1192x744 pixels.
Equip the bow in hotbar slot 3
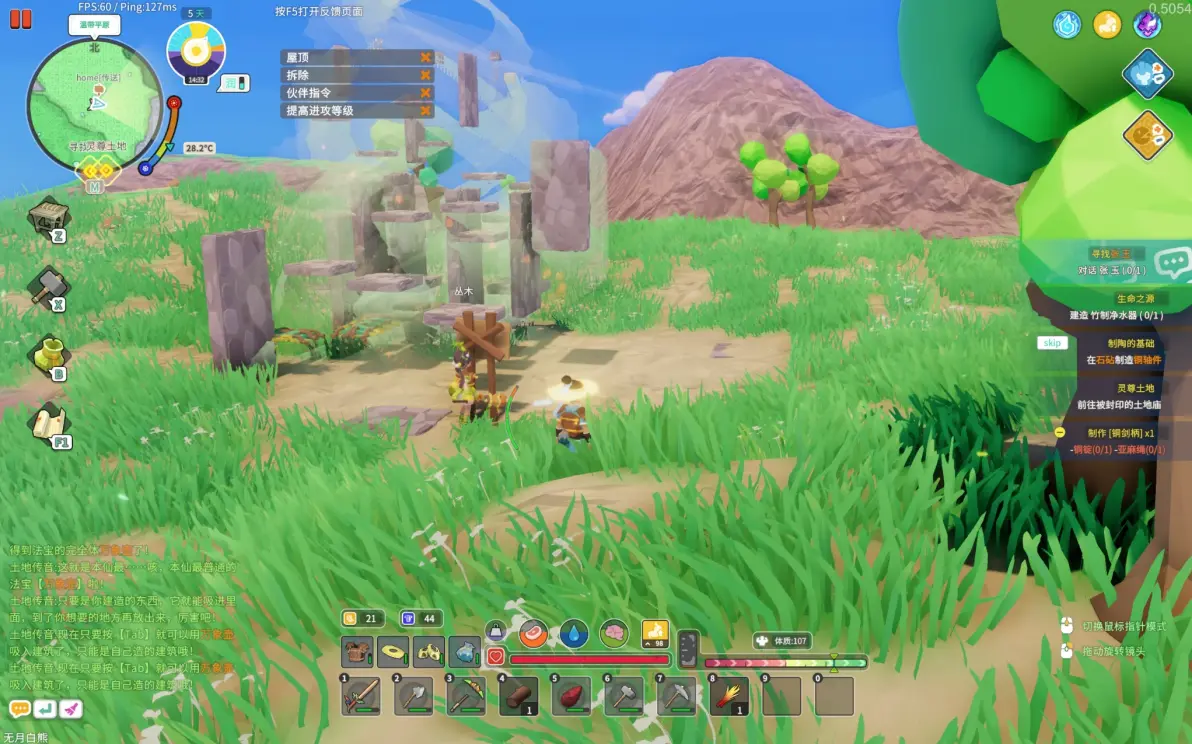[466, 696]
